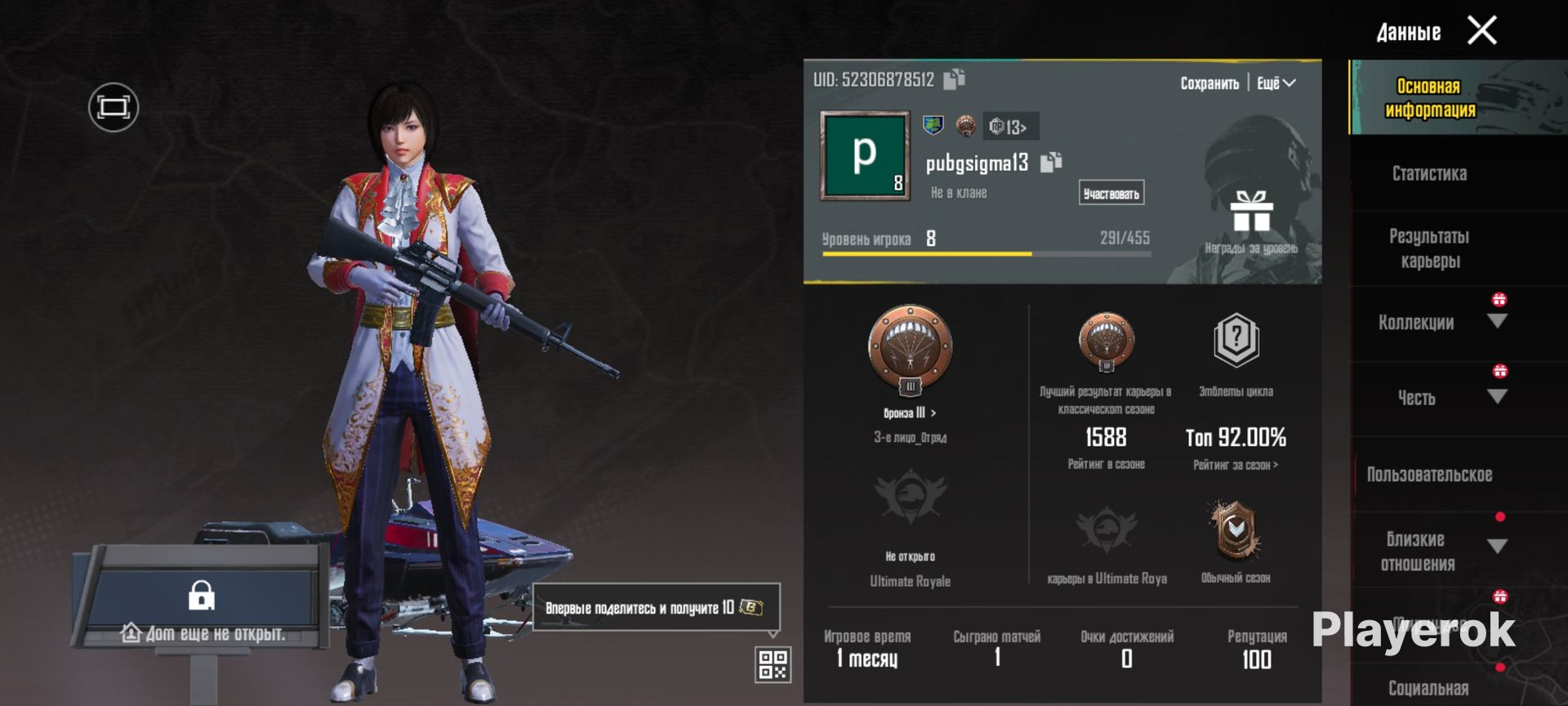Expand the Честь section
Viewport: 1568px width, 706px height.
click(1496, 397)
